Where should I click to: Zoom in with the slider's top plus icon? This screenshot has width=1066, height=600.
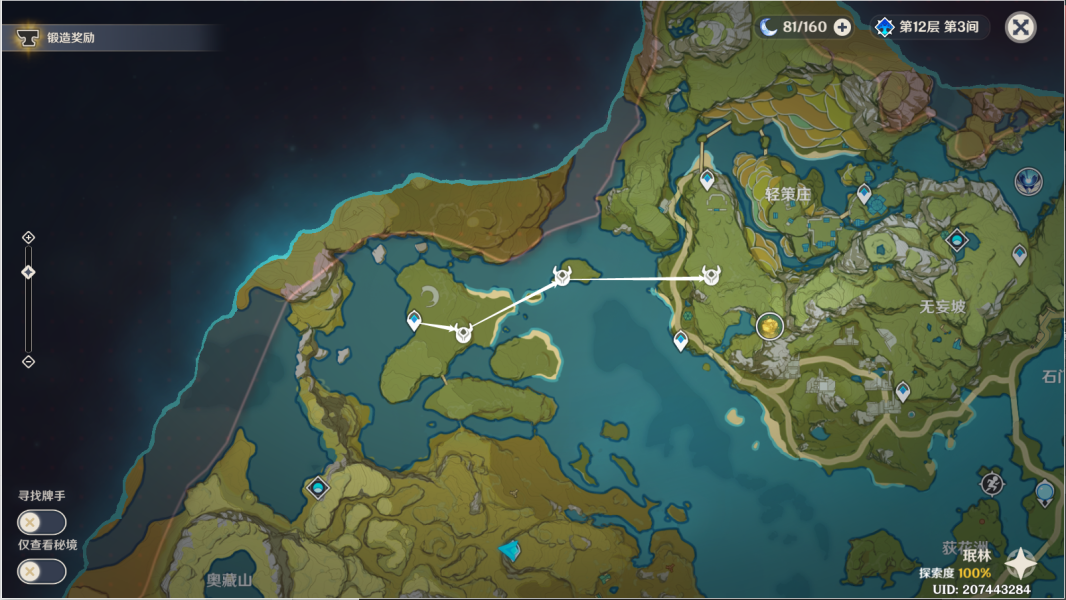tap(28, 237)
